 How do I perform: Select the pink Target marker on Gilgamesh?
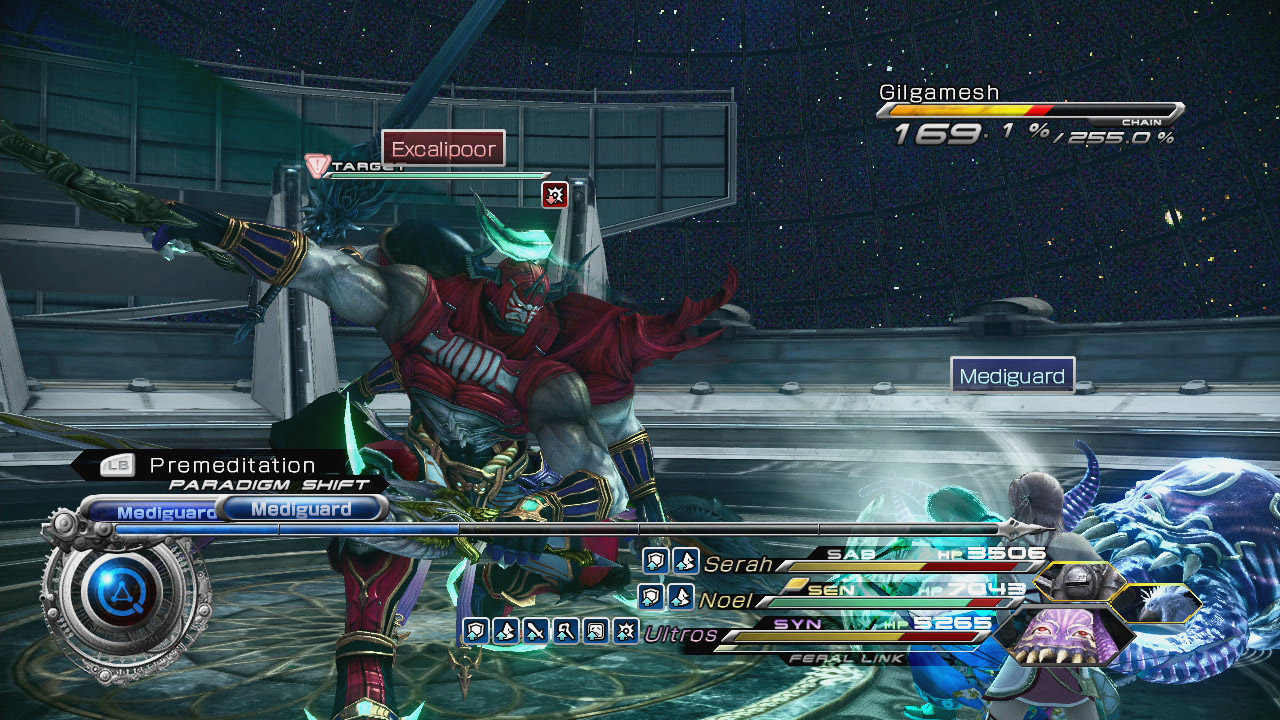tap(318, 166)
